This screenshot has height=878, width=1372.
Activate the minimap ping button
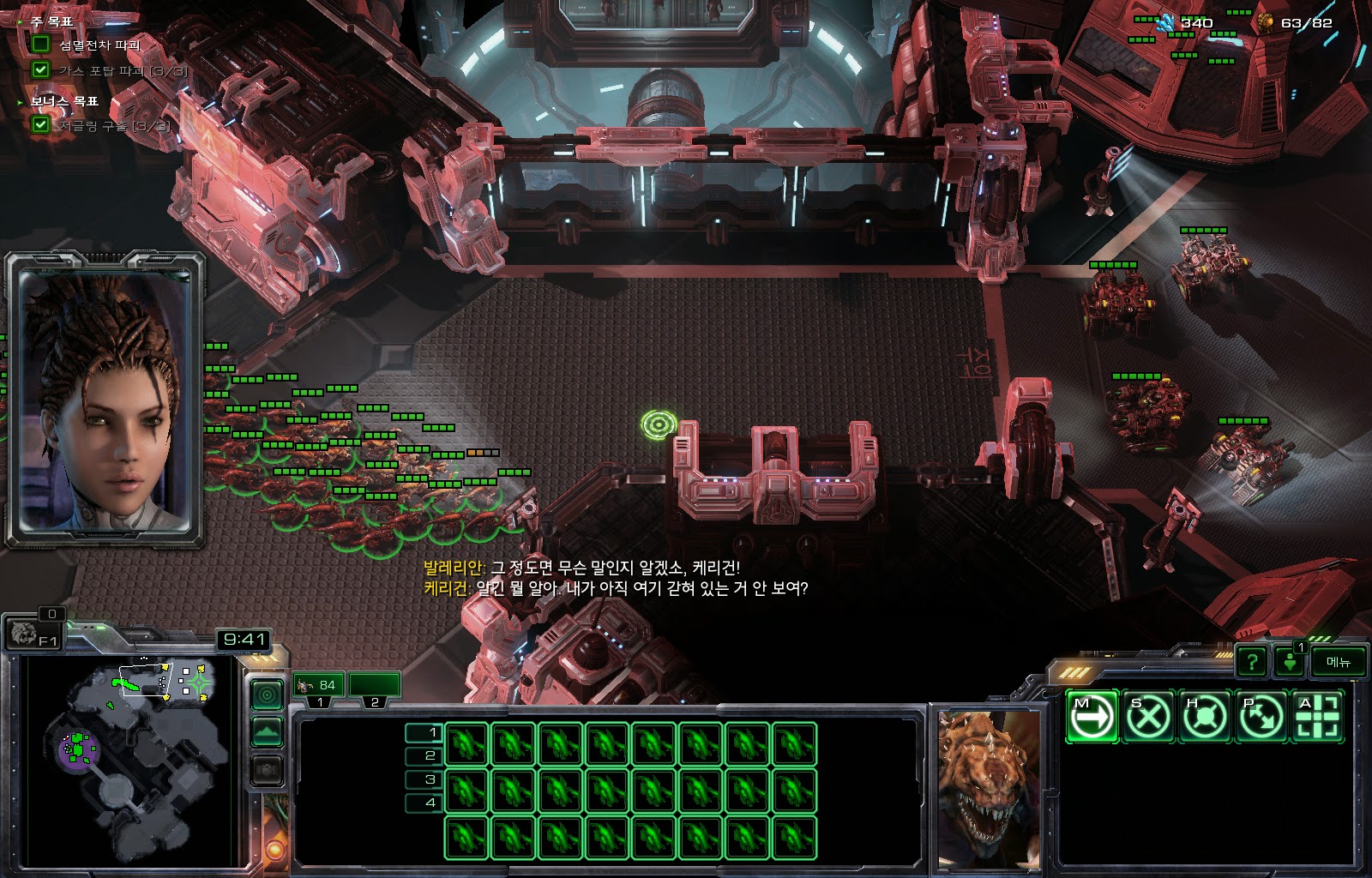pos(267,694)
